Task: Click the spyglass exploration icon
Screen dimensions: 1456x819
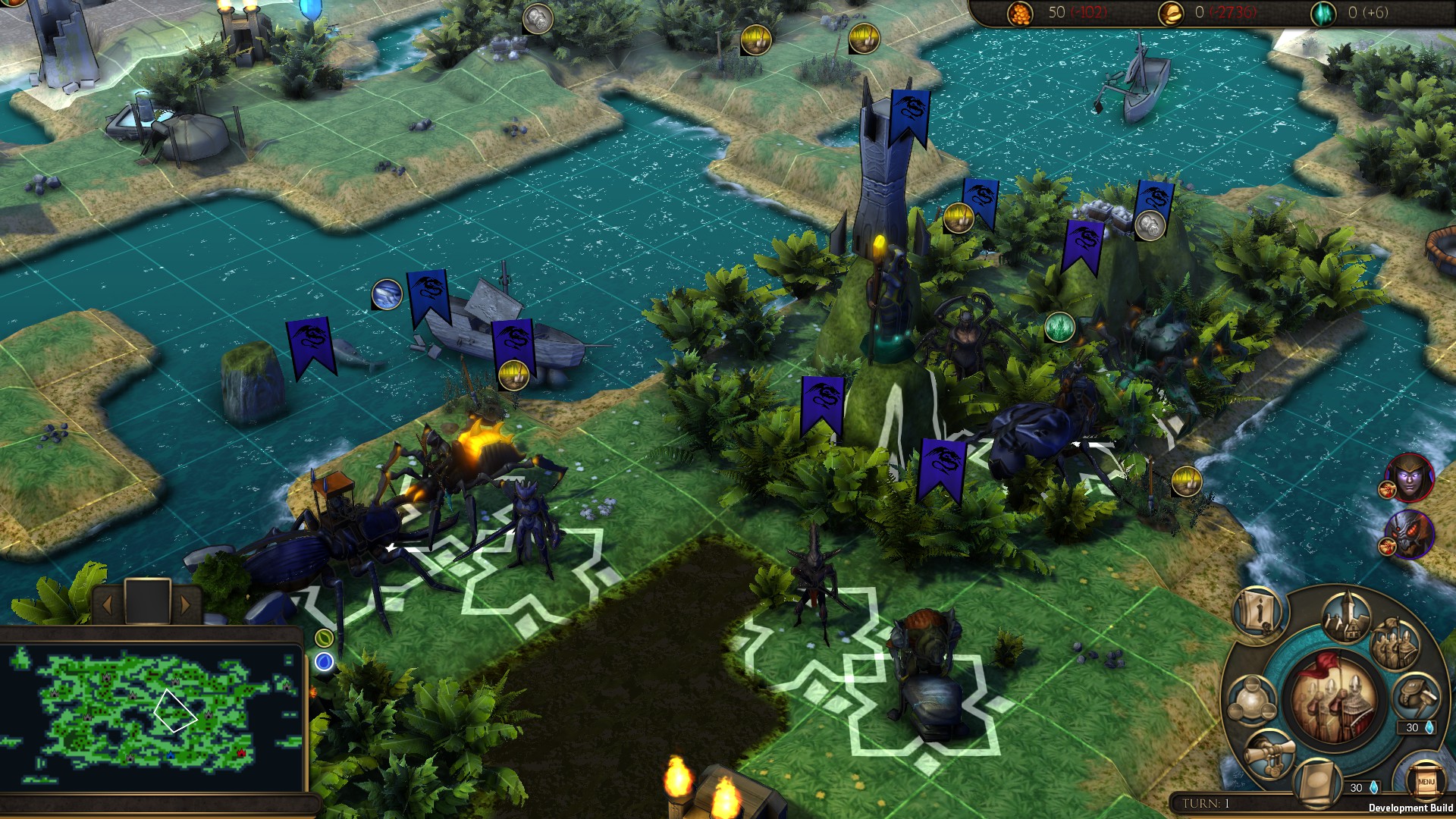Action: coord(1270,752)
